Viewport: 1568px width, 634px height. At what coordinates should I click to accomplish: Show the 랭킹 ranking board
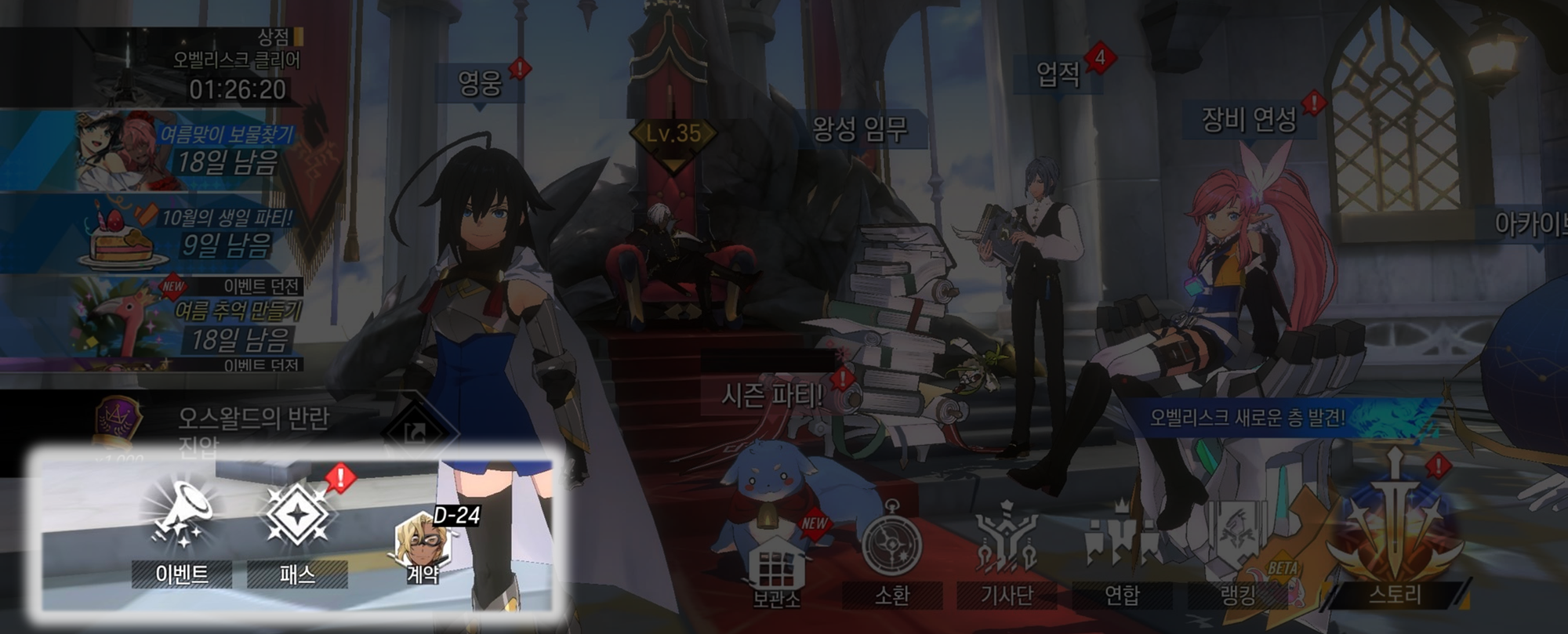[1238, 552]
